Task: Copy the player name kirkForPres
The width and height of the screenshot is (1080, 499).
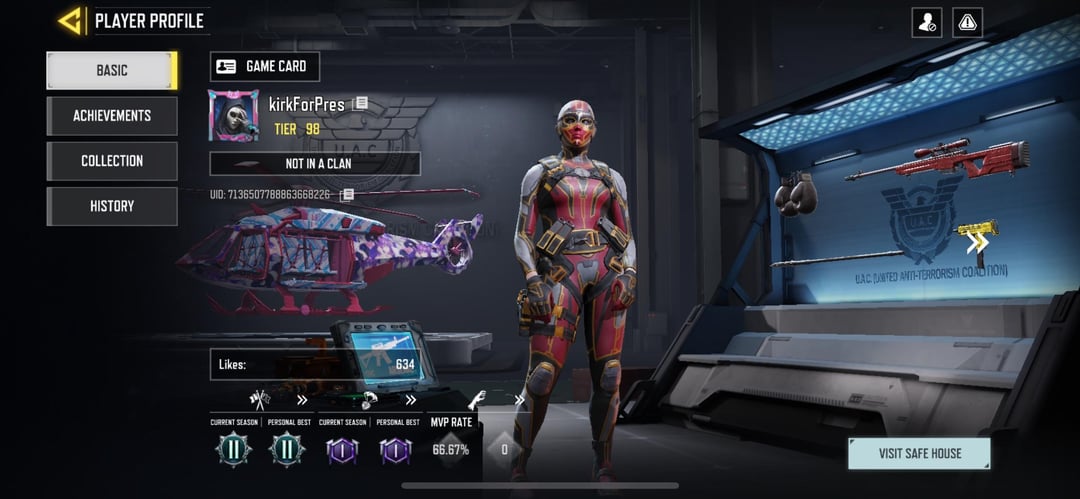Action: pos(361,104)
